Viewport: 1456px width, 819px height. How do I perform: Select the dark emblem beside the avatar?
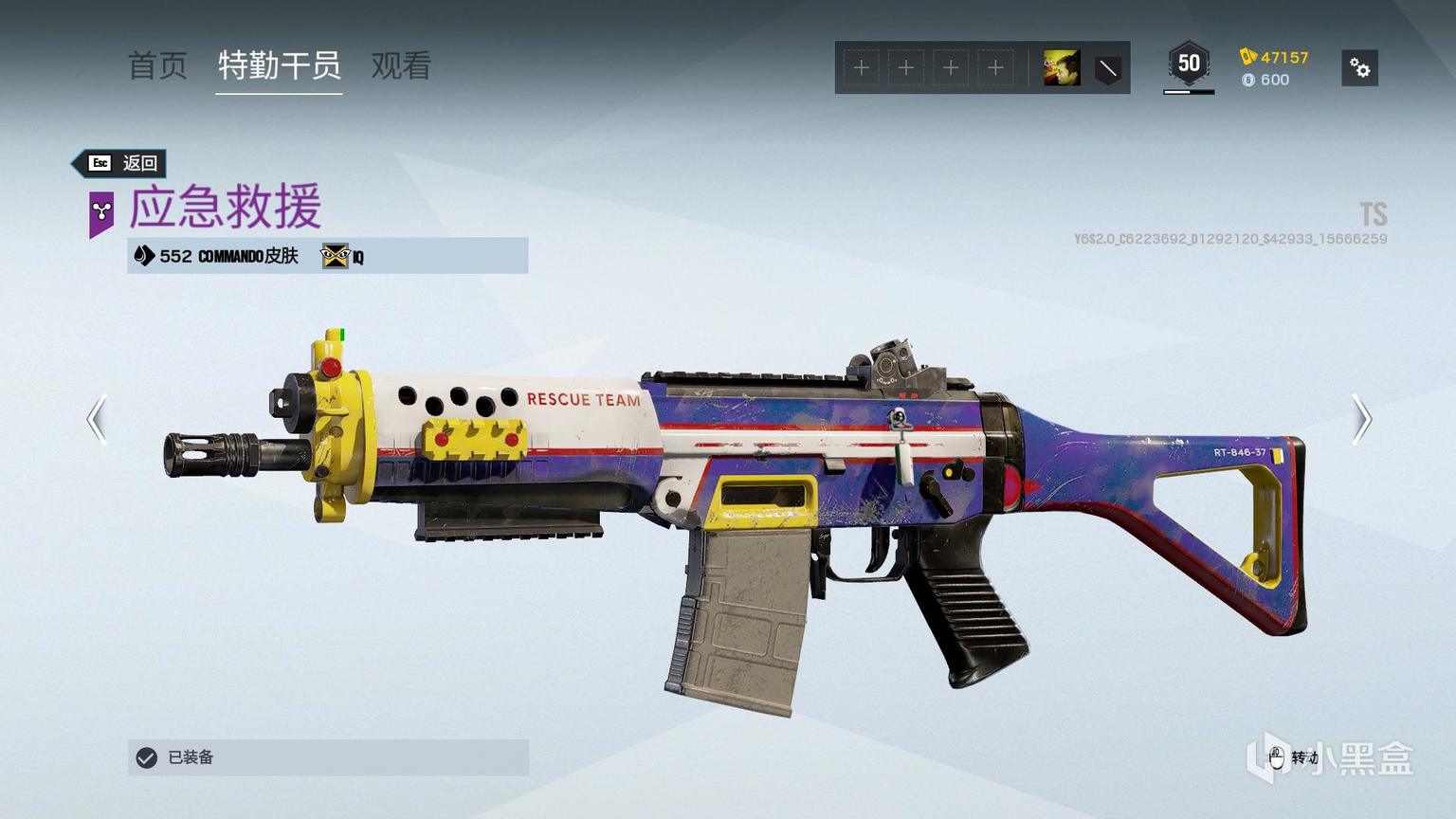[x=1107, y=68]
